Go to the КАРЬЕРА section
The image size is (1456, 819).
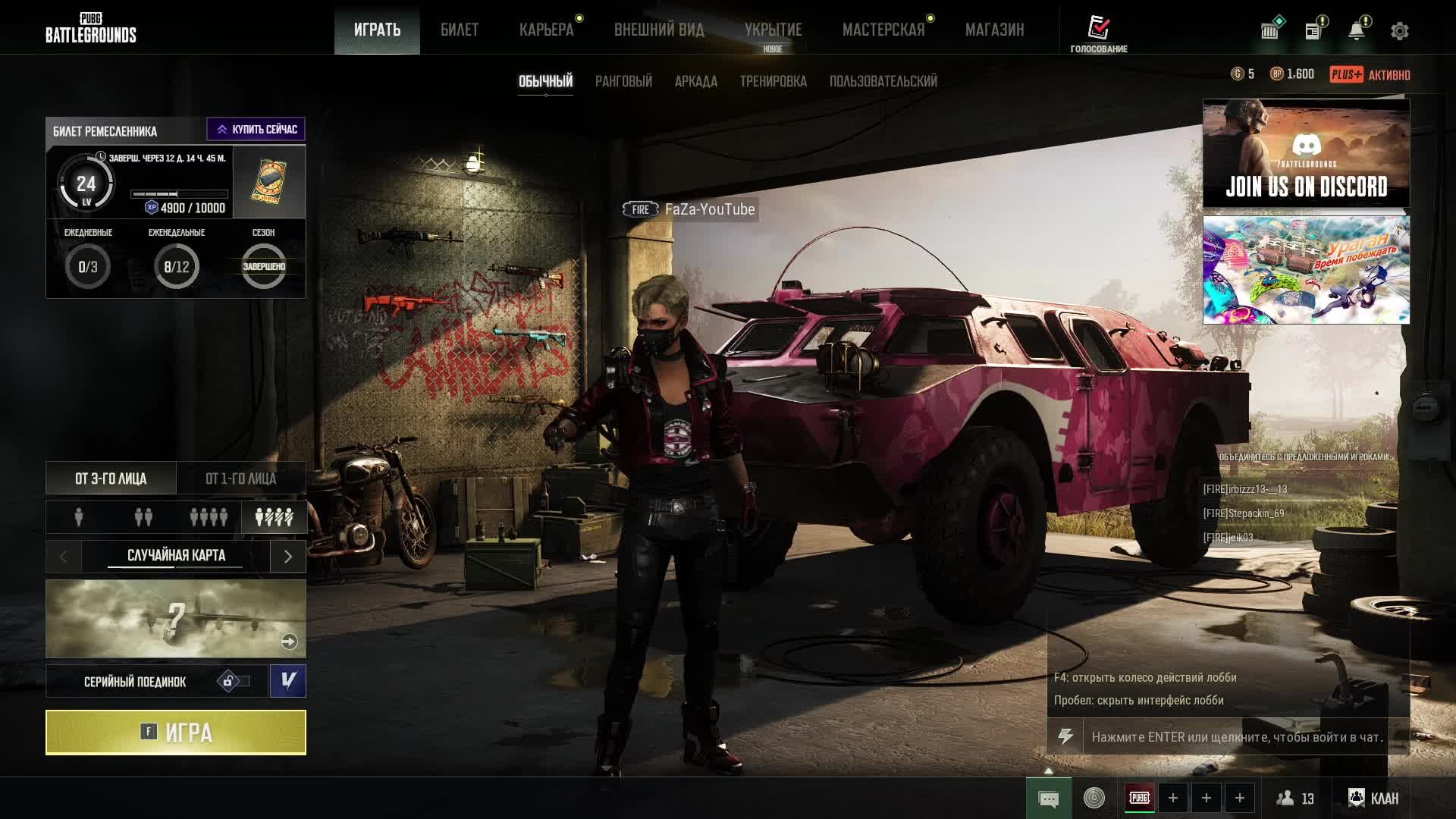tap(546, 30)
